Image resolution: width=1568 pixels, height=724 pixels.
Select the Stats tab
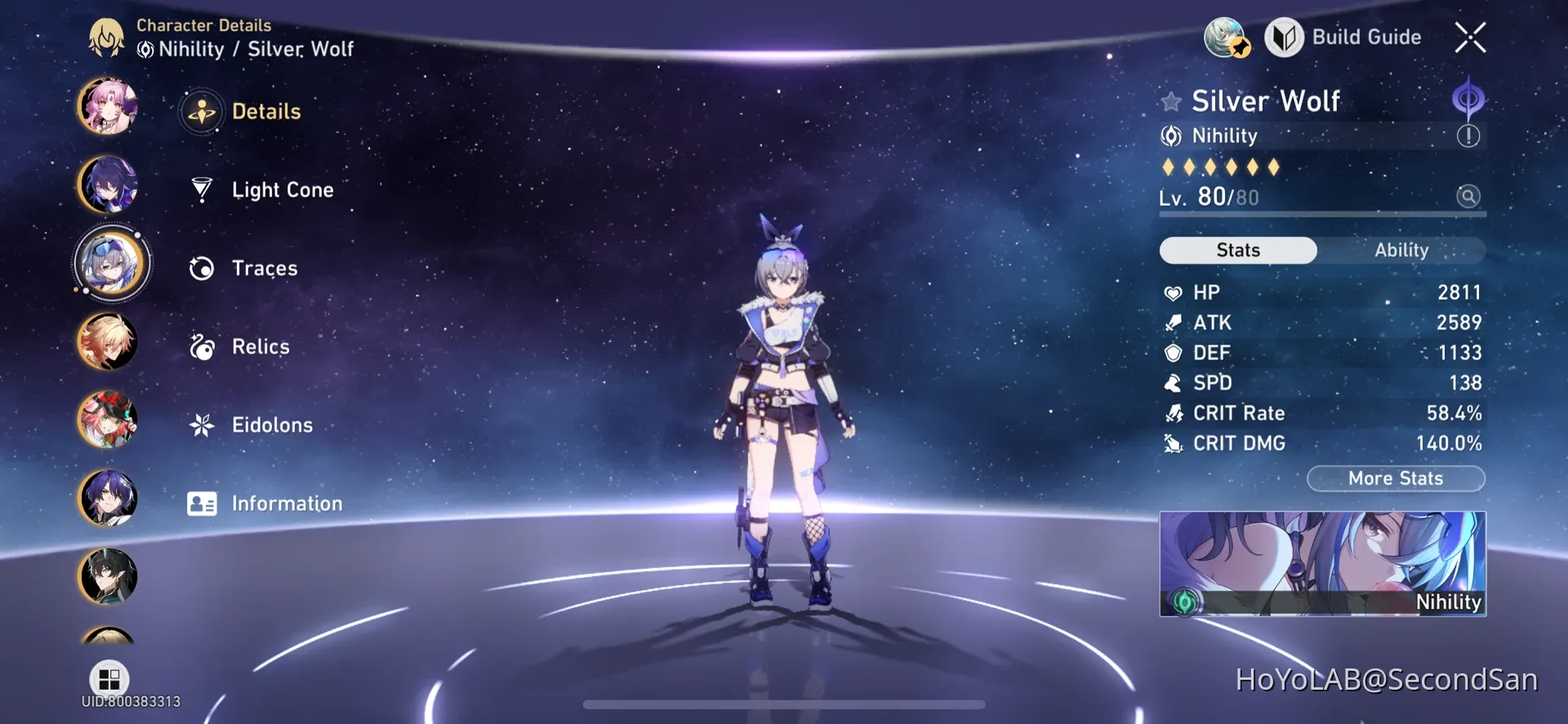click(1237, 250)
